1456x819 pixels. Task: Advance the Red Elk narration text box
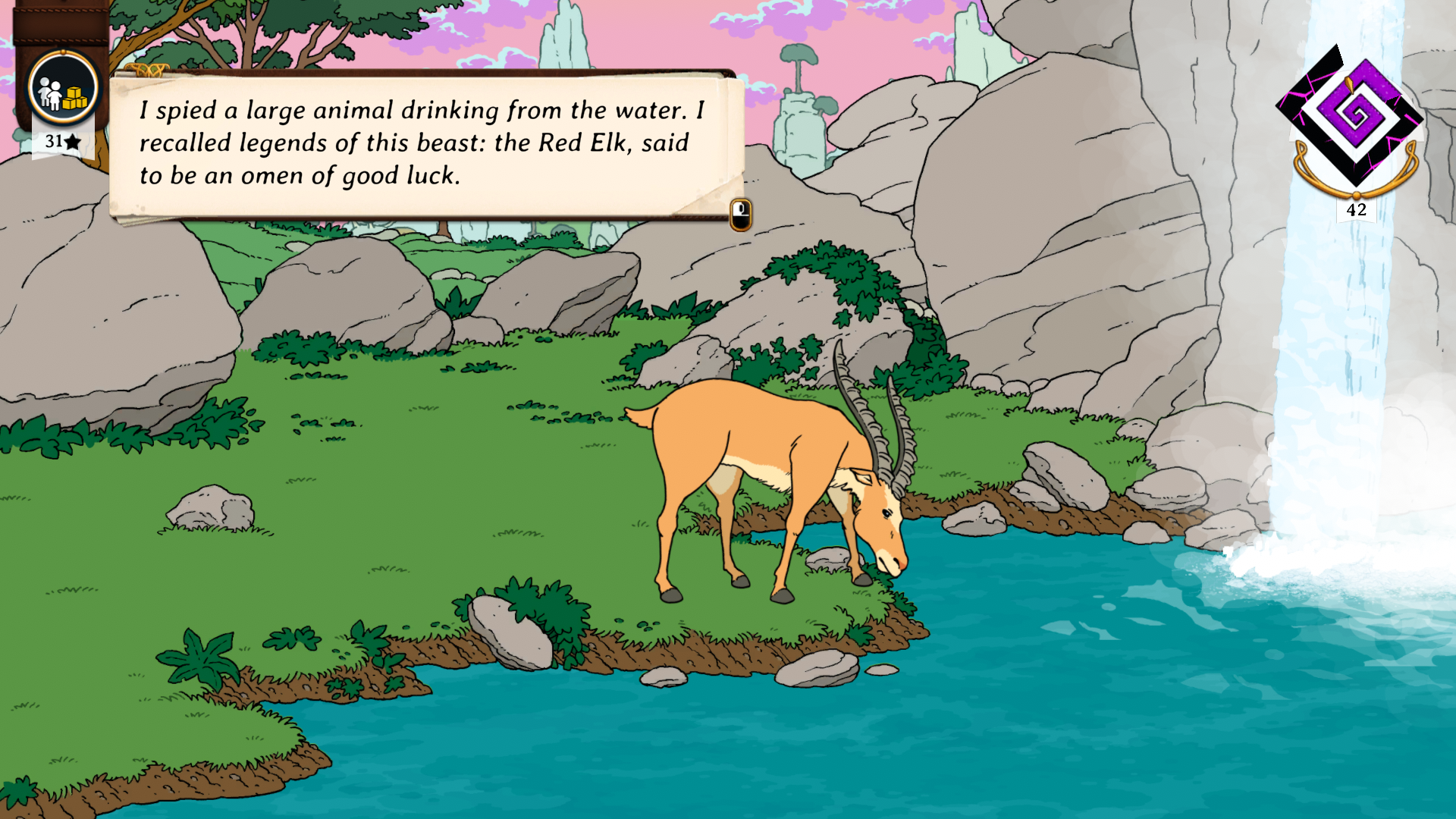(x=740, y=215)
